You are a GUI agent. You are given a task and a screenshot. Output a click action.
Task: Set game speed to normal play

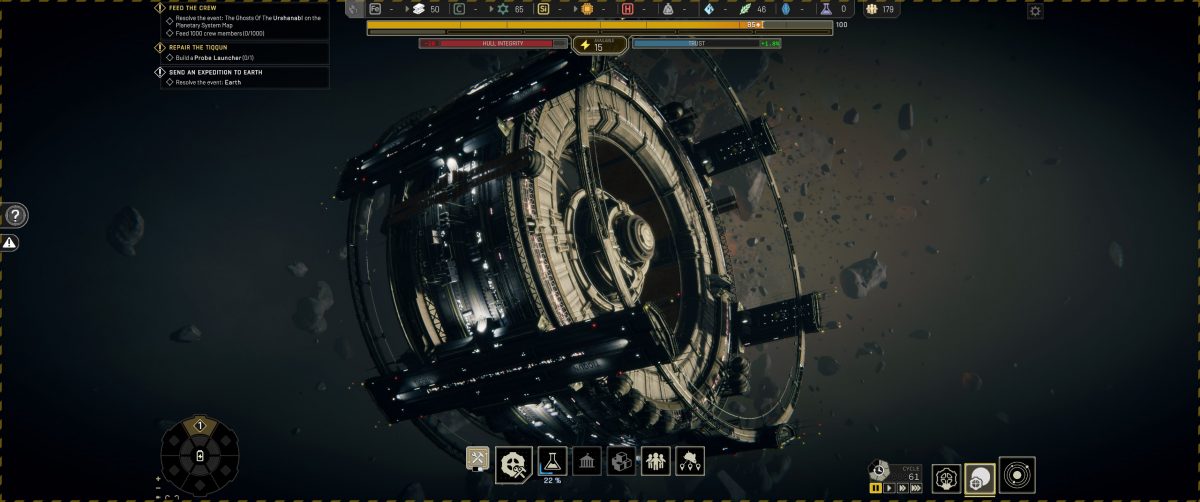[x=889, y=488]
